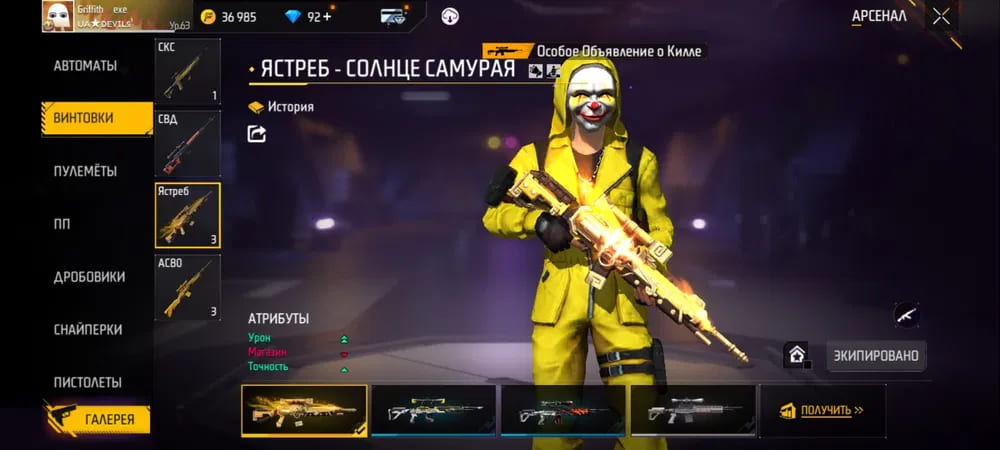Show the ДРОБОВИКИ category
Image resolution: width=1000 pixels, height=450 pixels.
click(89, 277)
